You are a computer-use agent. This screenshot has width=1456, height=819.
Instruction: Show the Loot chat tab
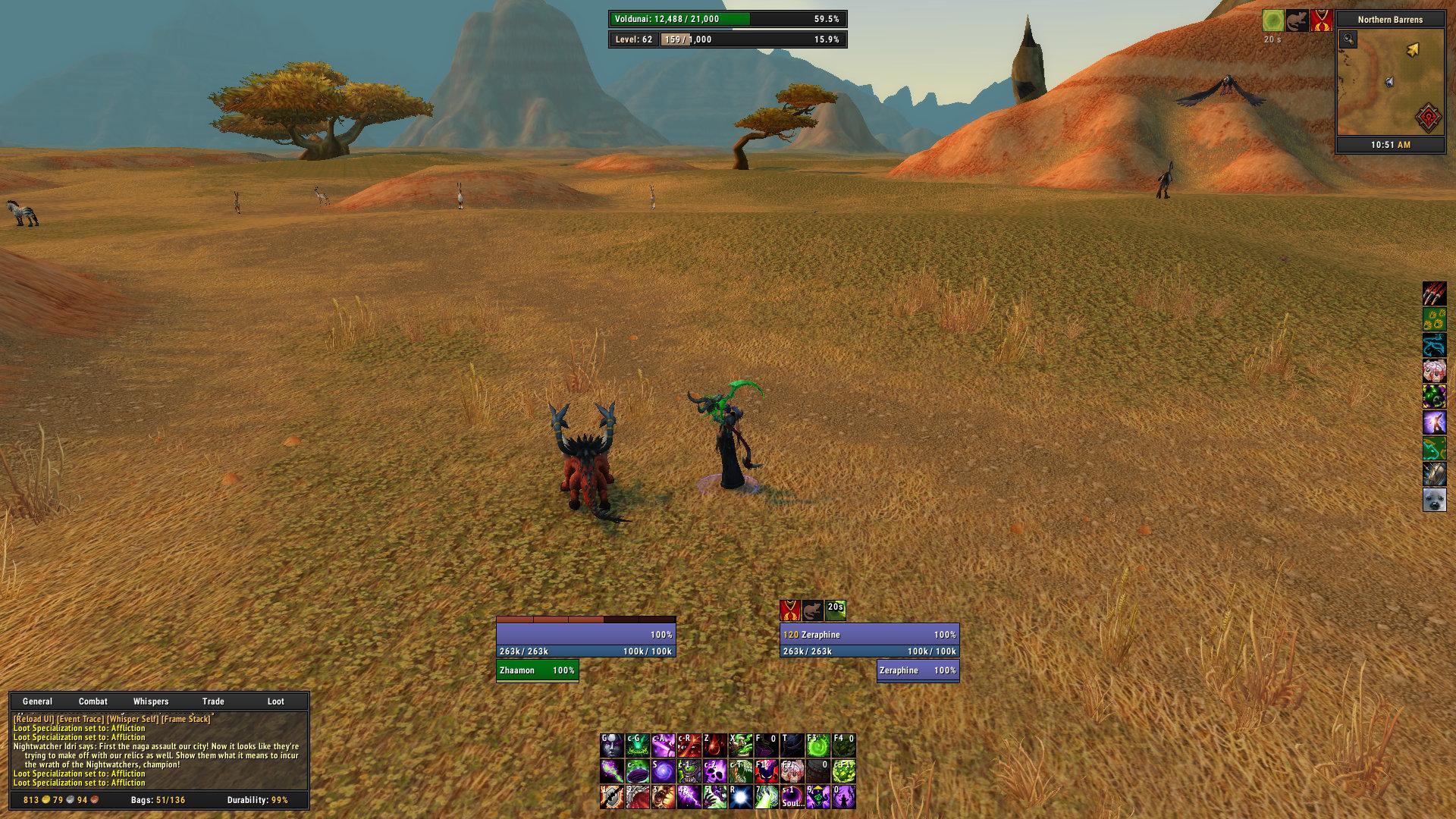click(275, 701)
